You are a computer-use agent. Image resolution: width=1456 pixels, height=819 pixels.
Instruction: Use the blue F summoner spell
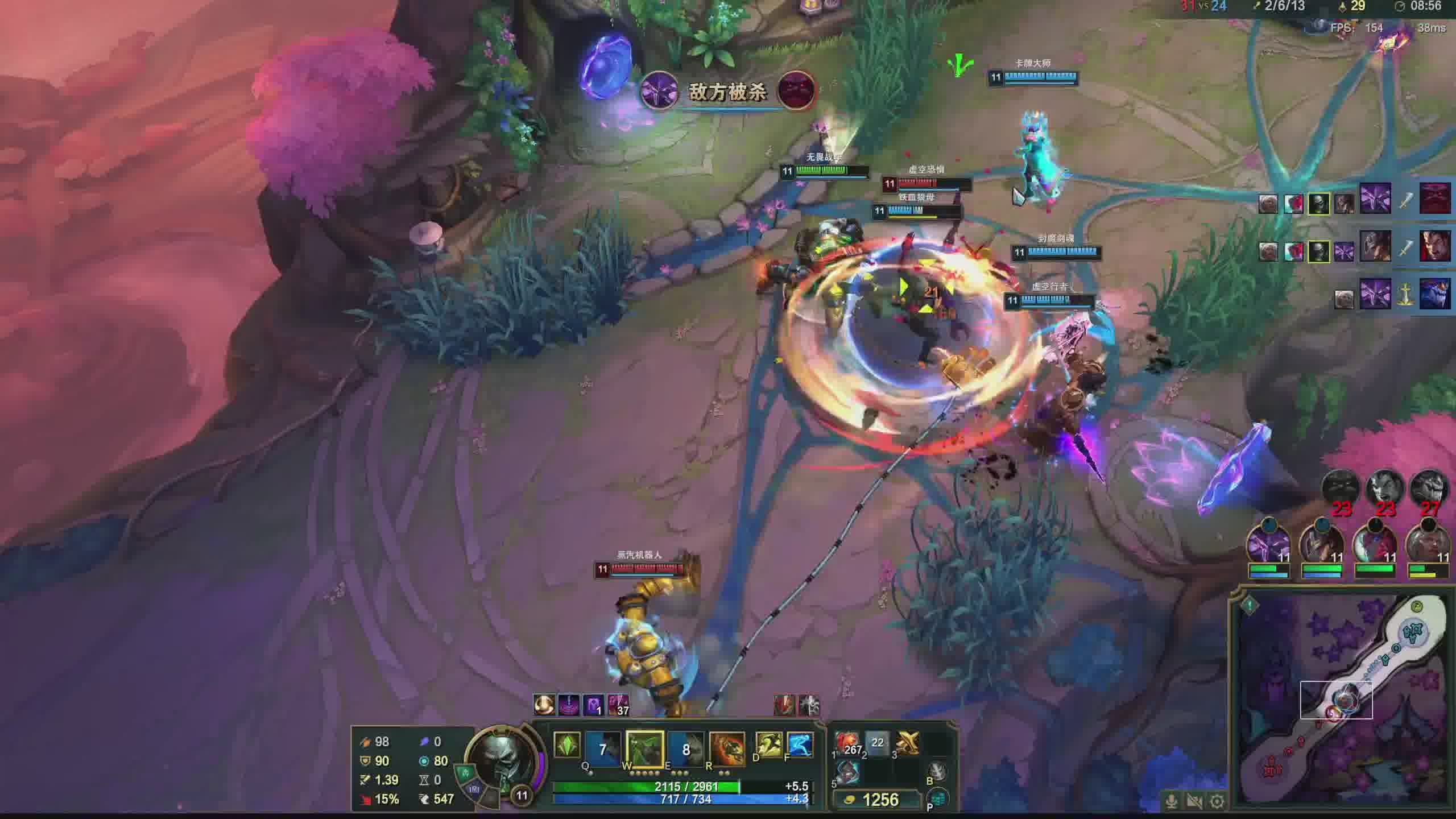click(x=800, y=745)
